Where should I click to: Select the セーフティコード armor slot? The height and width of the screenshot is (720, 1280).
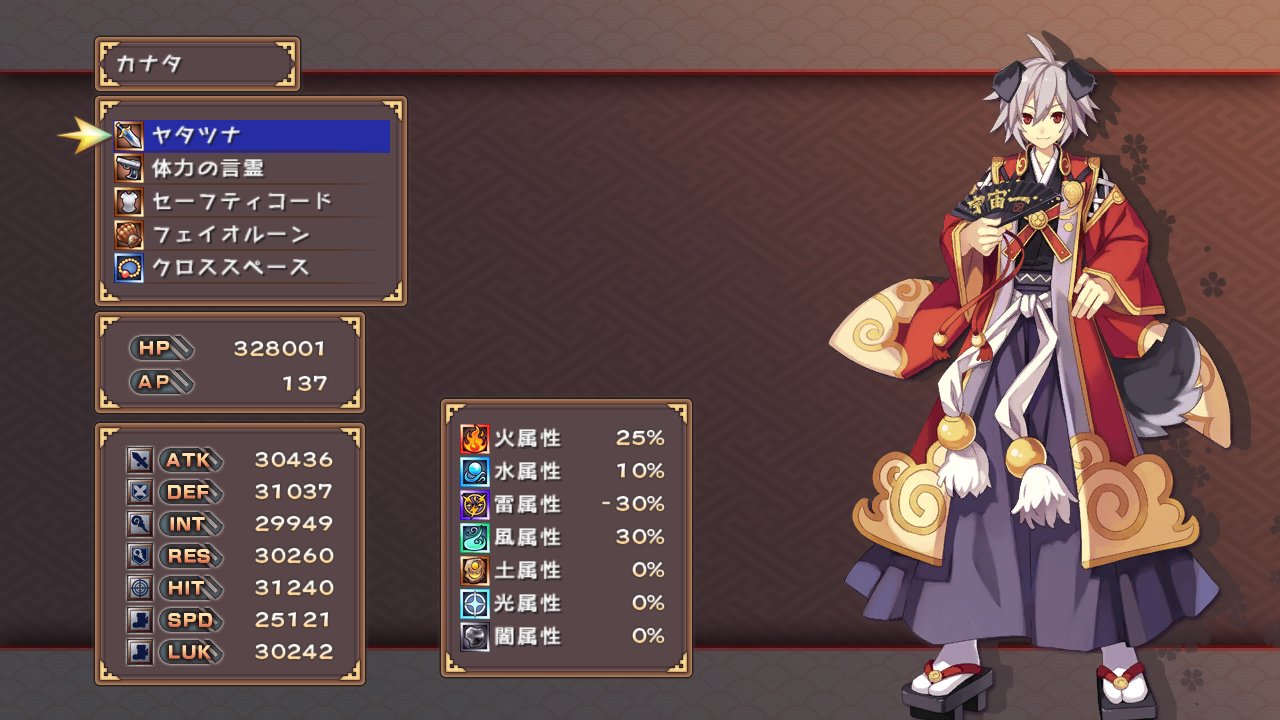point(250,201)
